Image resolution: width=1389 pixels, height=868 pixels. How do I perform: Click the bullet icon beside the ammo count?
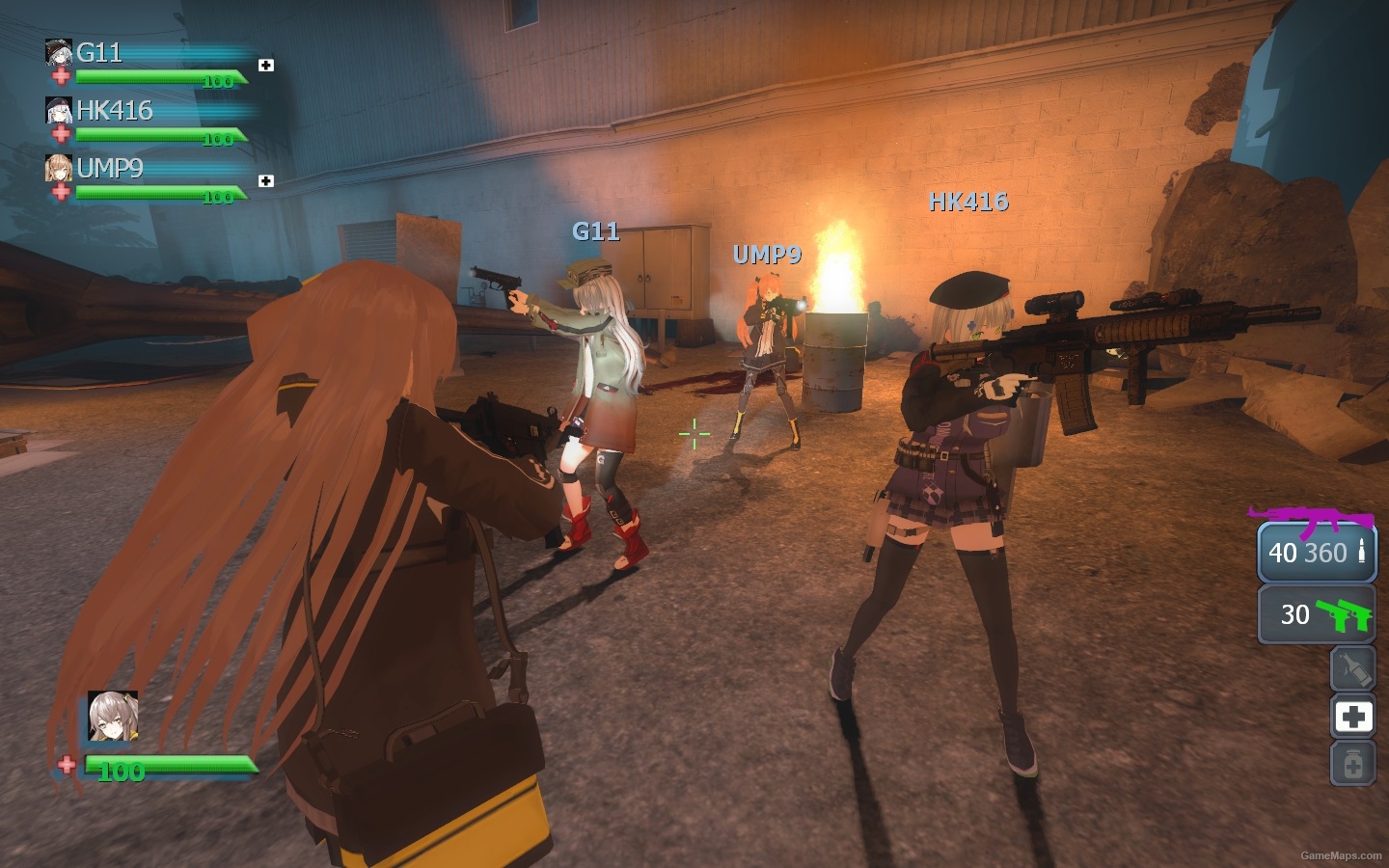1360,553
